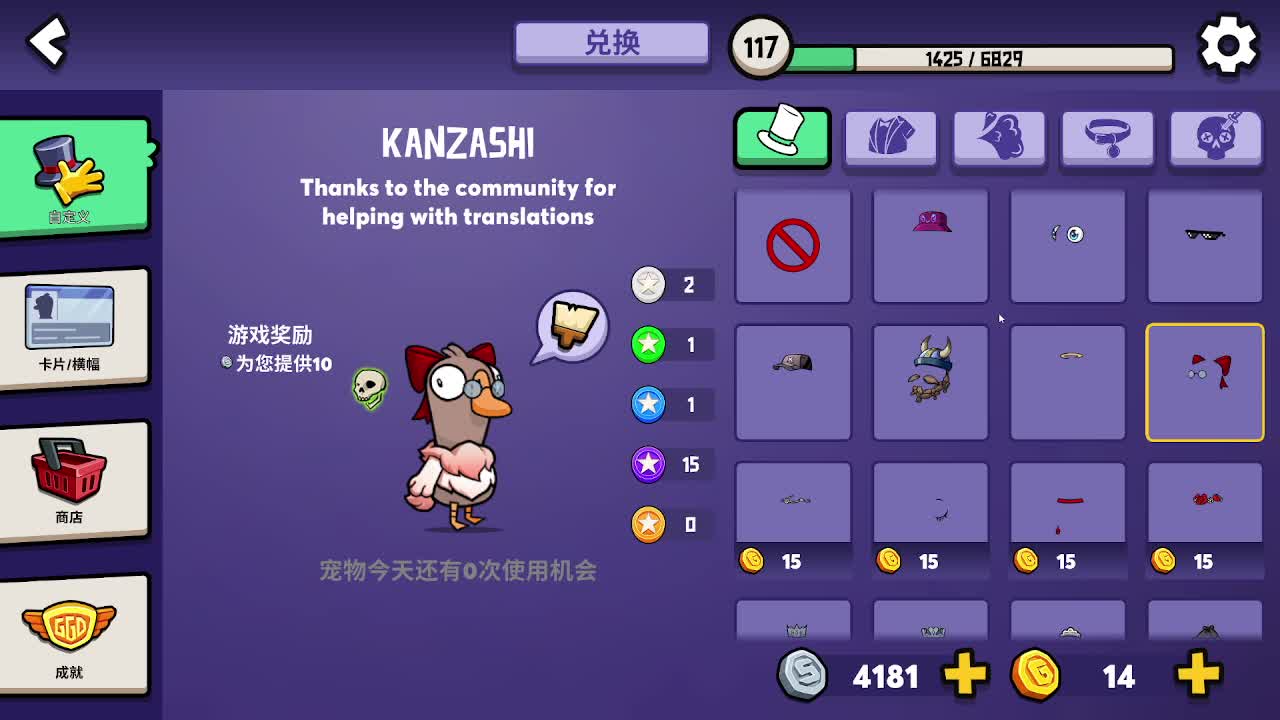
Task: Equip the thug life sunglasses
Action: point(1204,245)
